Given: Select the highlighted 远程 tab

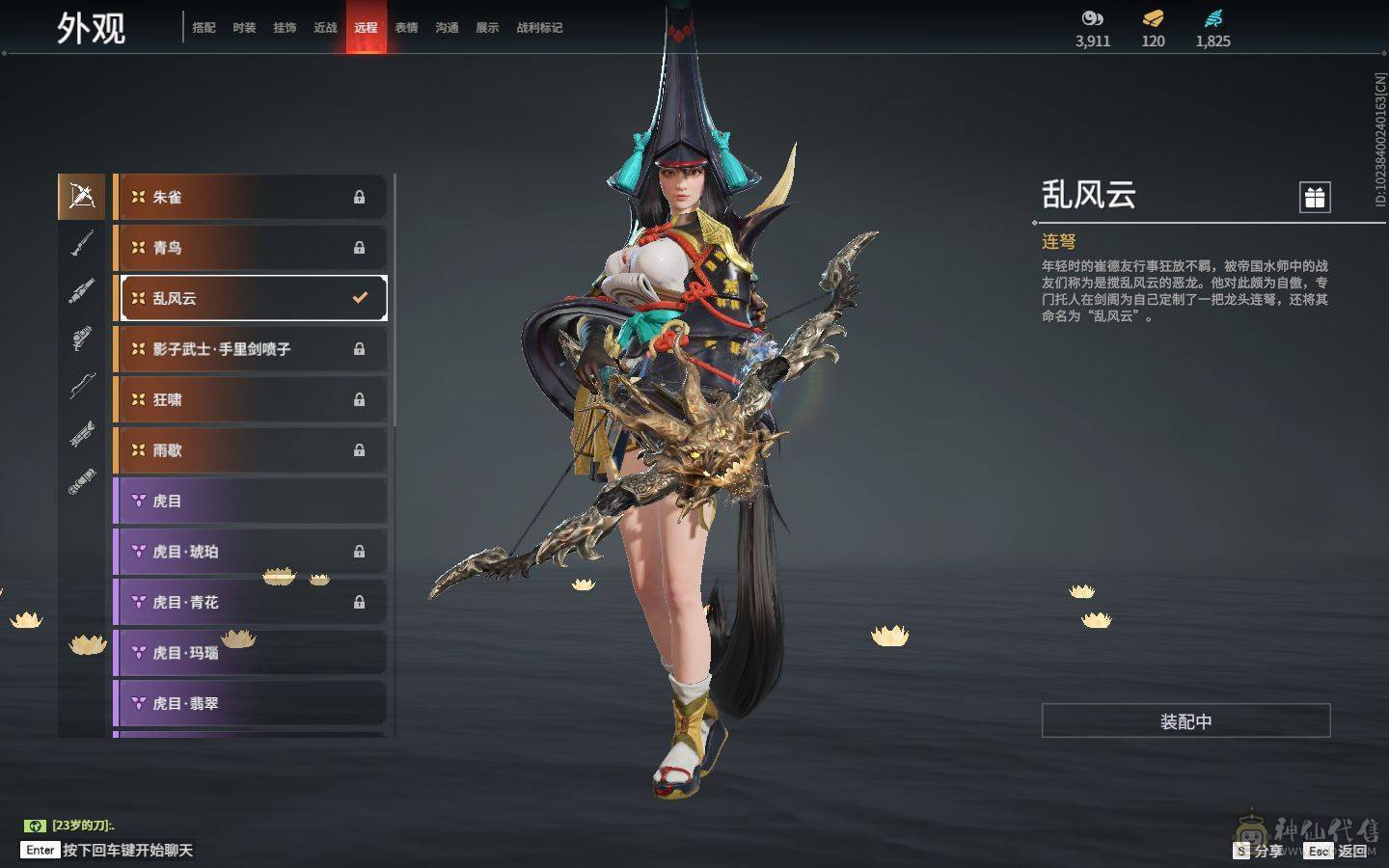Looking at the screenshot, I should (x=366, y=28).
